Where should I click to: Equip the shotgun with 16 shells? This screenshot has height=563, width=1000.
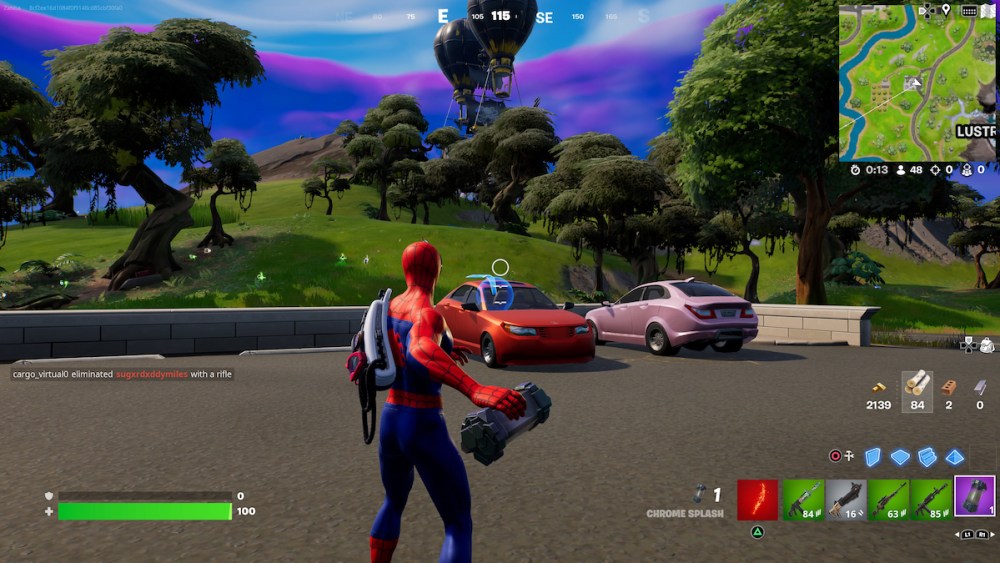[x=846, y=499]
